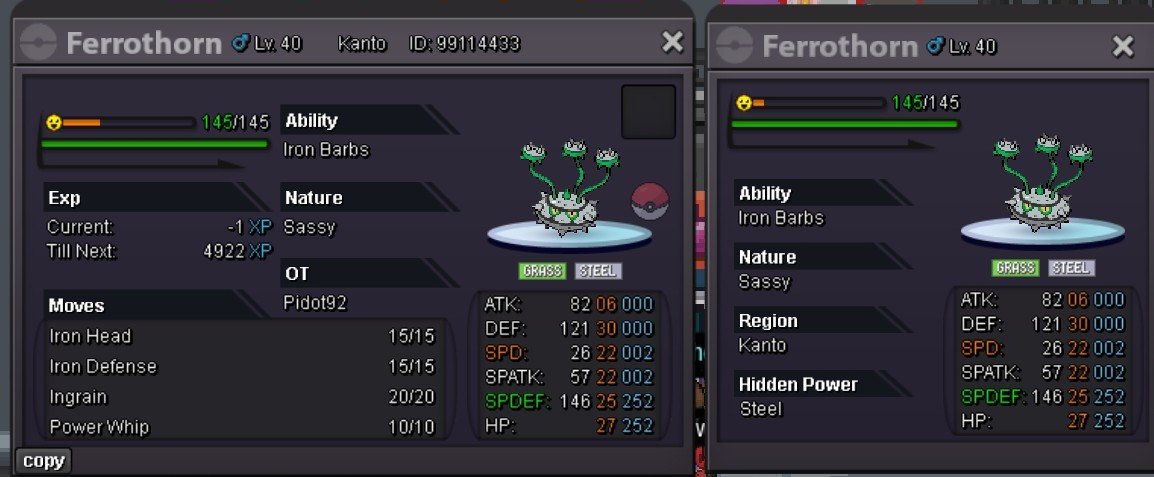
Task: Click the empty held item slot
Action: (648, 112)
